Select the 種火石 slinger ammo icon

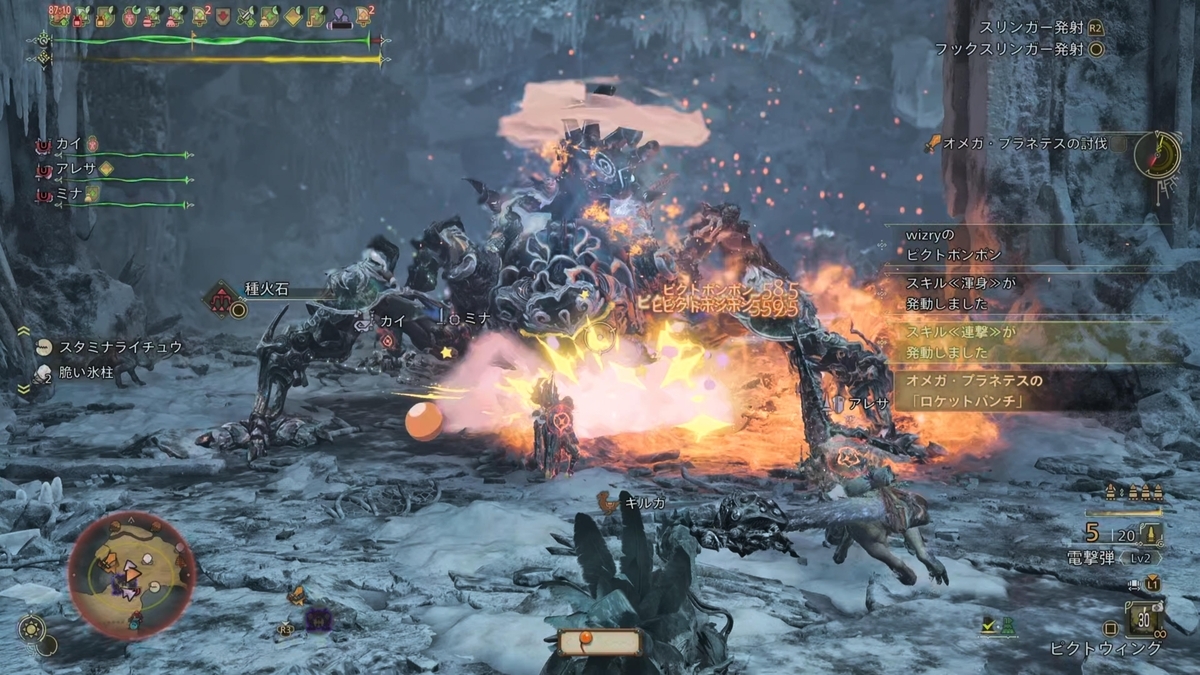click(223, 297)
